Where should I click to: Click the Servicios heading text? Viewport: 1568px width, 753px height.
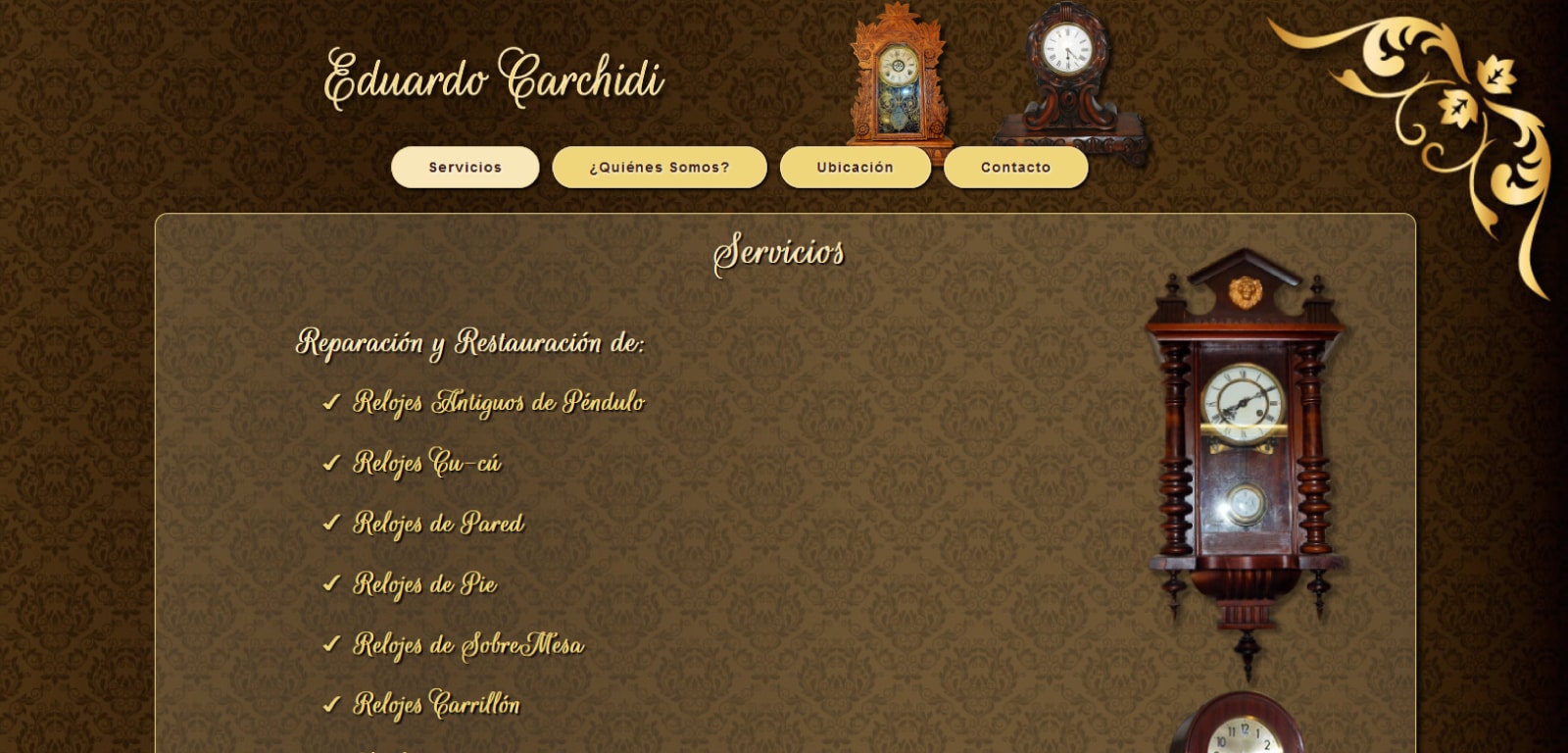coord(781,252)
